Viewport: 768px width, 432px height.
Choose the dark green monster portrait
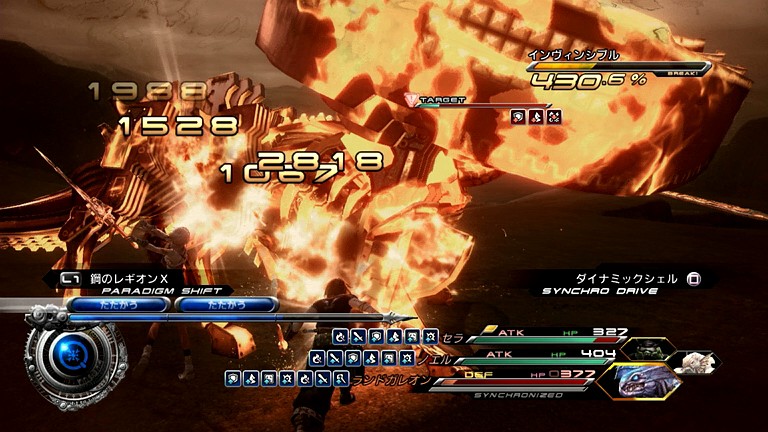(645, 350)
